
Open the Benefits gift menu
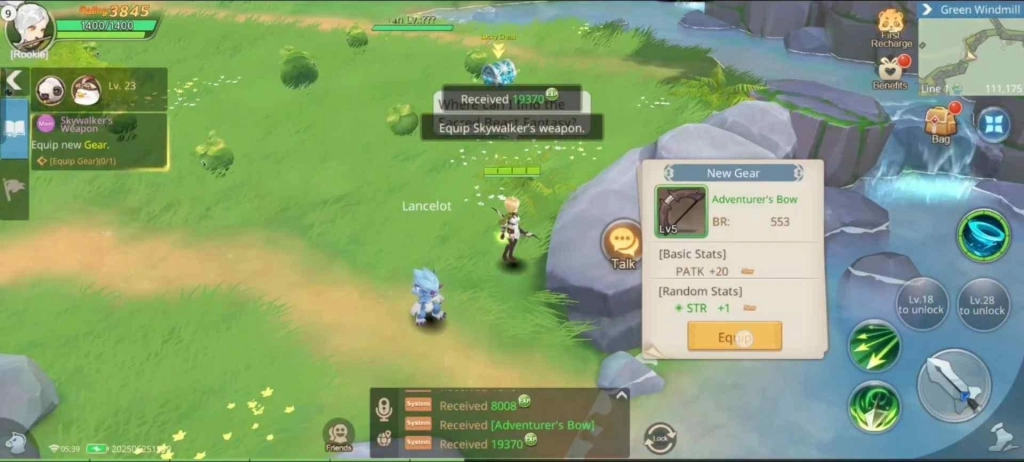890,70
